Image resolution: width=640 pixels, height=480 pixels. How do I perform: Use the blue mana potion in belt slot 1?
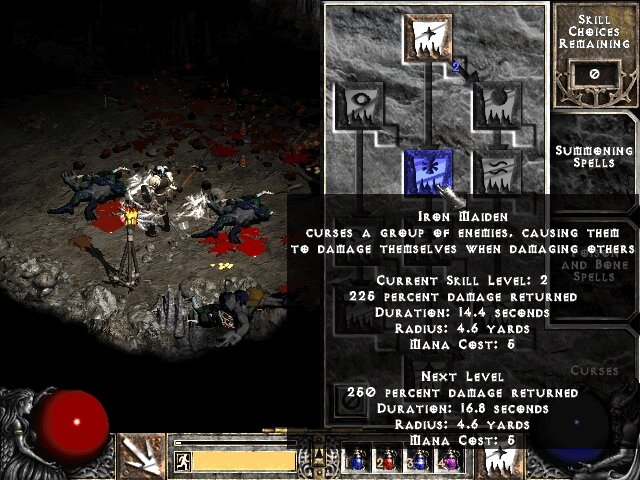click(357, 459)
